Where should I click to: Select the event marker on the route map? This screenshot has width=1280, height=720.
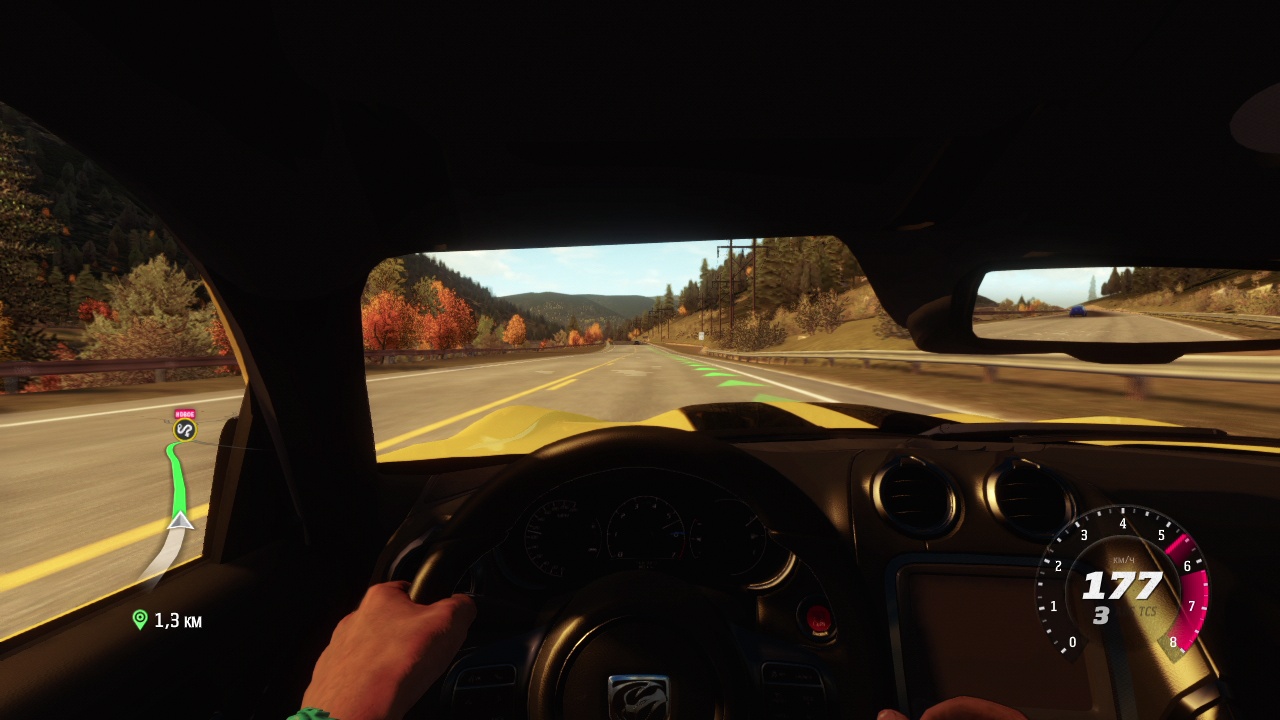point(184,429)
